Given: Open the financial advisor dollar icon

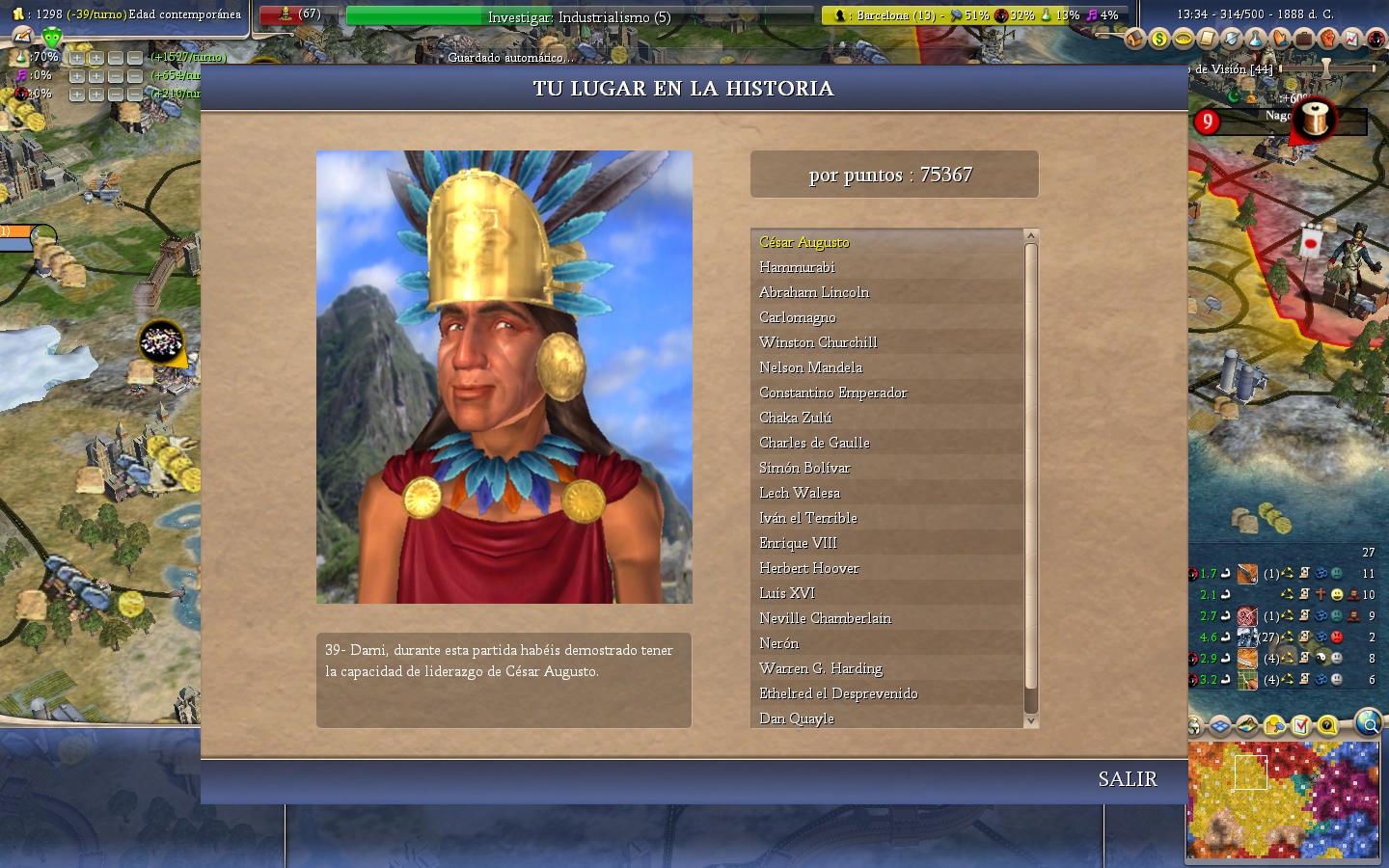Looking at the screenshot, I should (1159, 40).
